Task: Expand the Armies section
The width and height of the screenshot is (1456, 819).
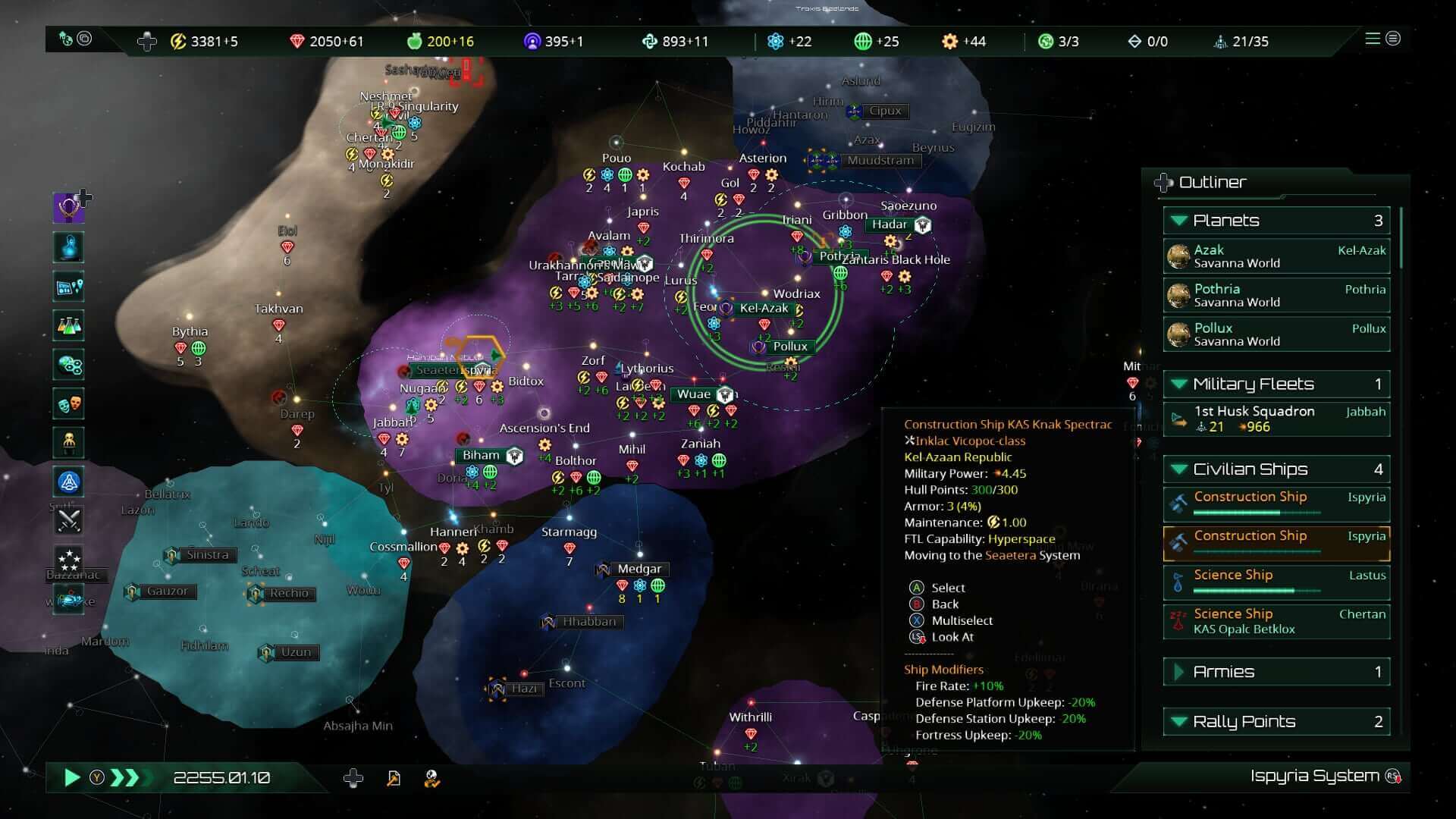Action: click(1178, 672)
